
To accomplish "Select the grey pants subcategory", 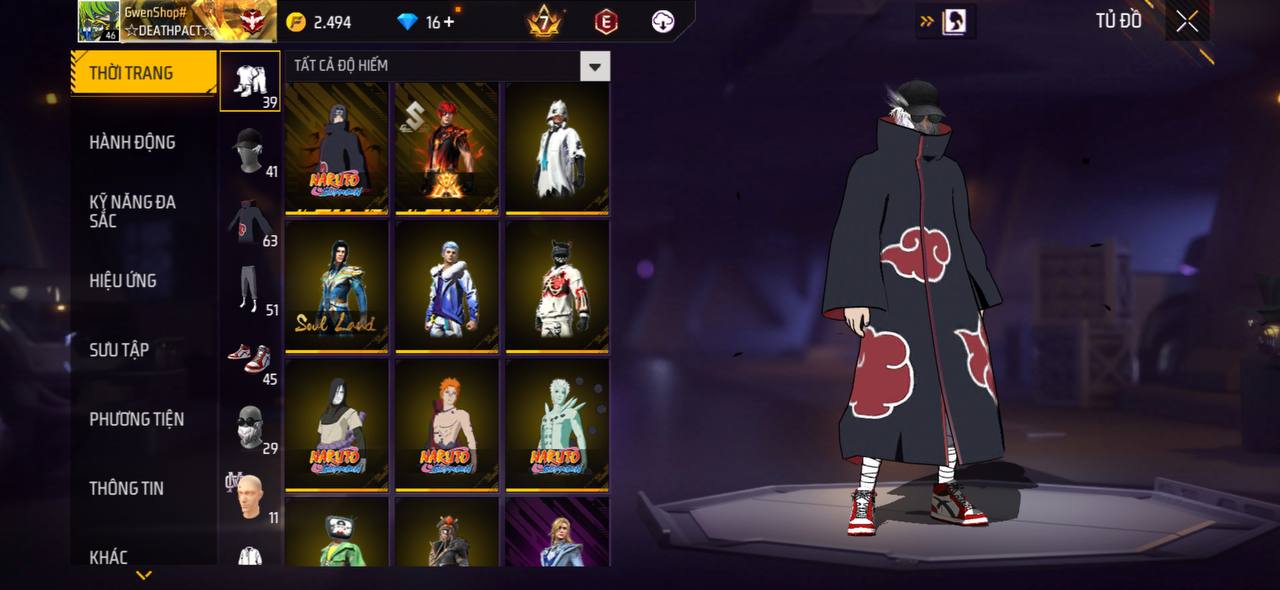I will pyautogui.click(x=250, y=289).
